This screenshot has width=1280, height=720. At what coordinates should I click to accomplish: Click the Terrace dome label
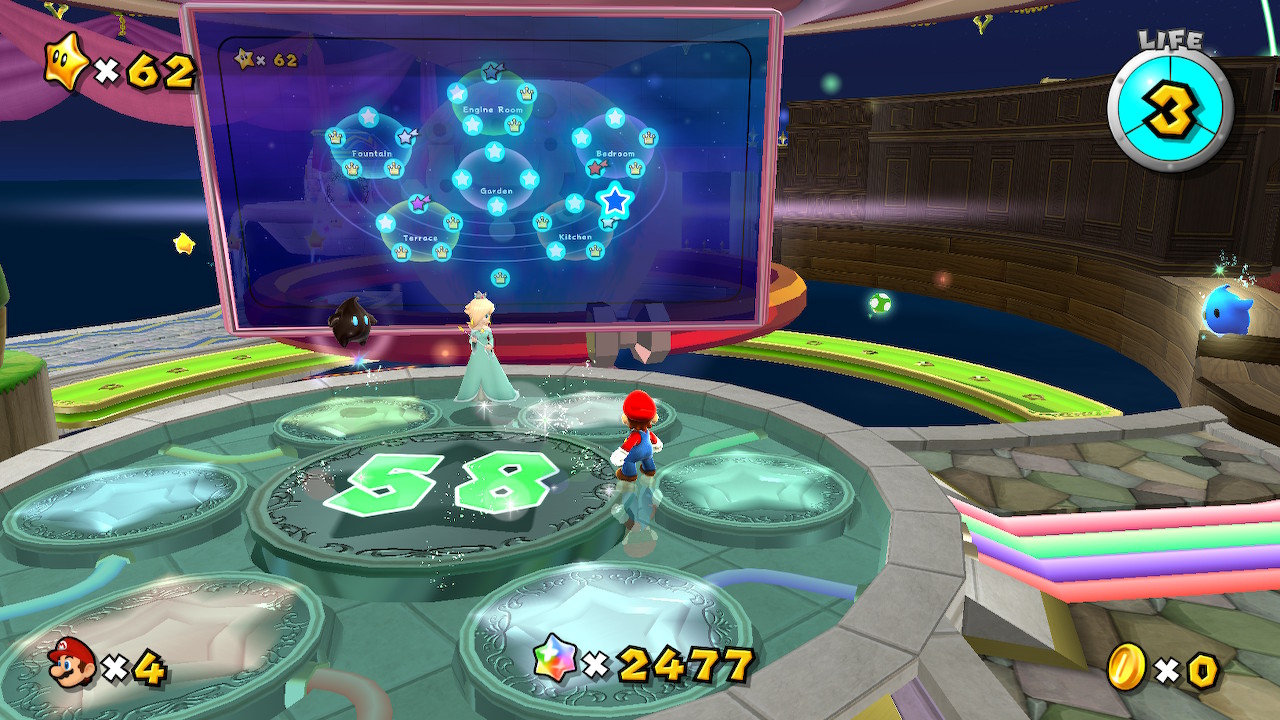(x=421, y=237)
